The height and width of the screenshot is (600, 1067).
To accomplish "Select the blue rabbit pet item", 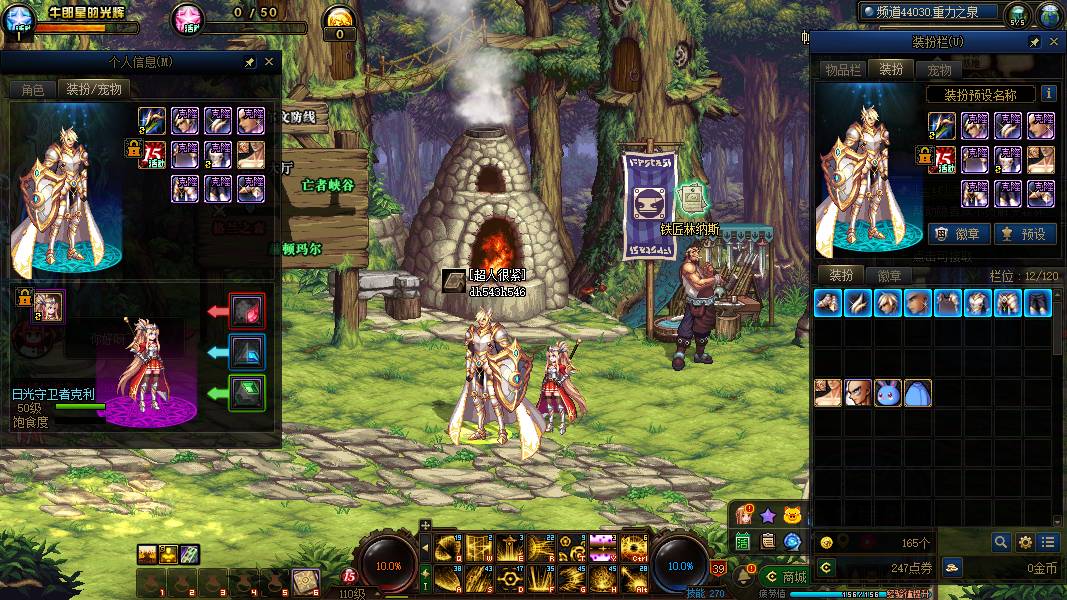I will (x=888, y=393).
